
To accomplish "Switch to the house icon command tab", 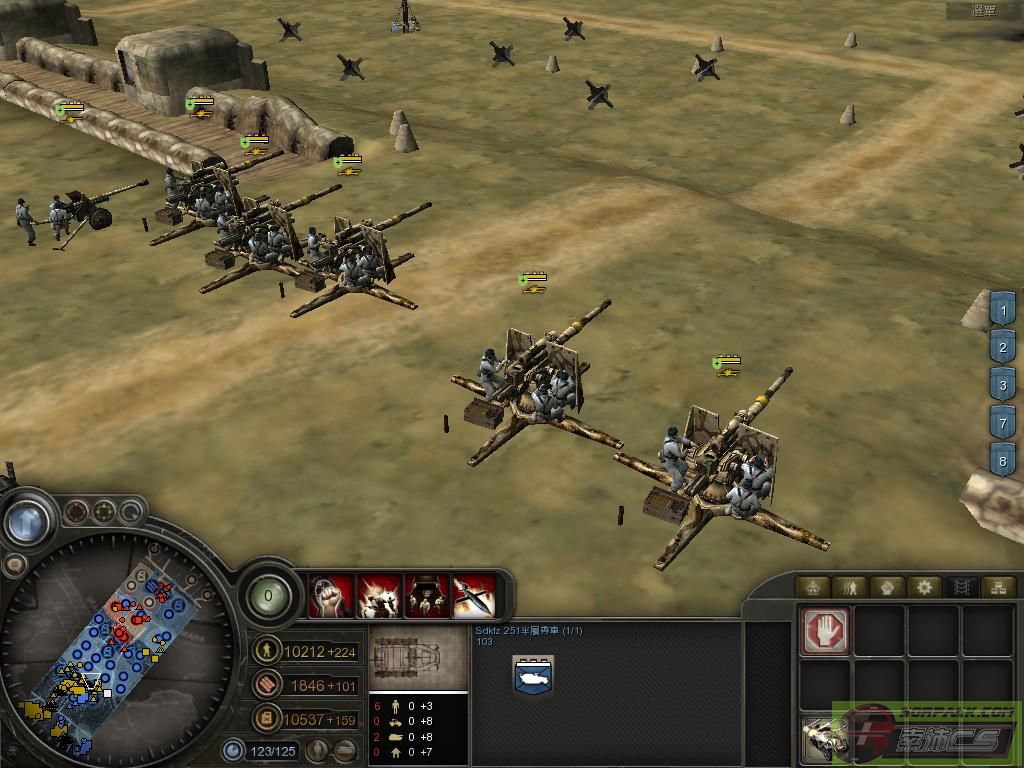I will 814,587.
